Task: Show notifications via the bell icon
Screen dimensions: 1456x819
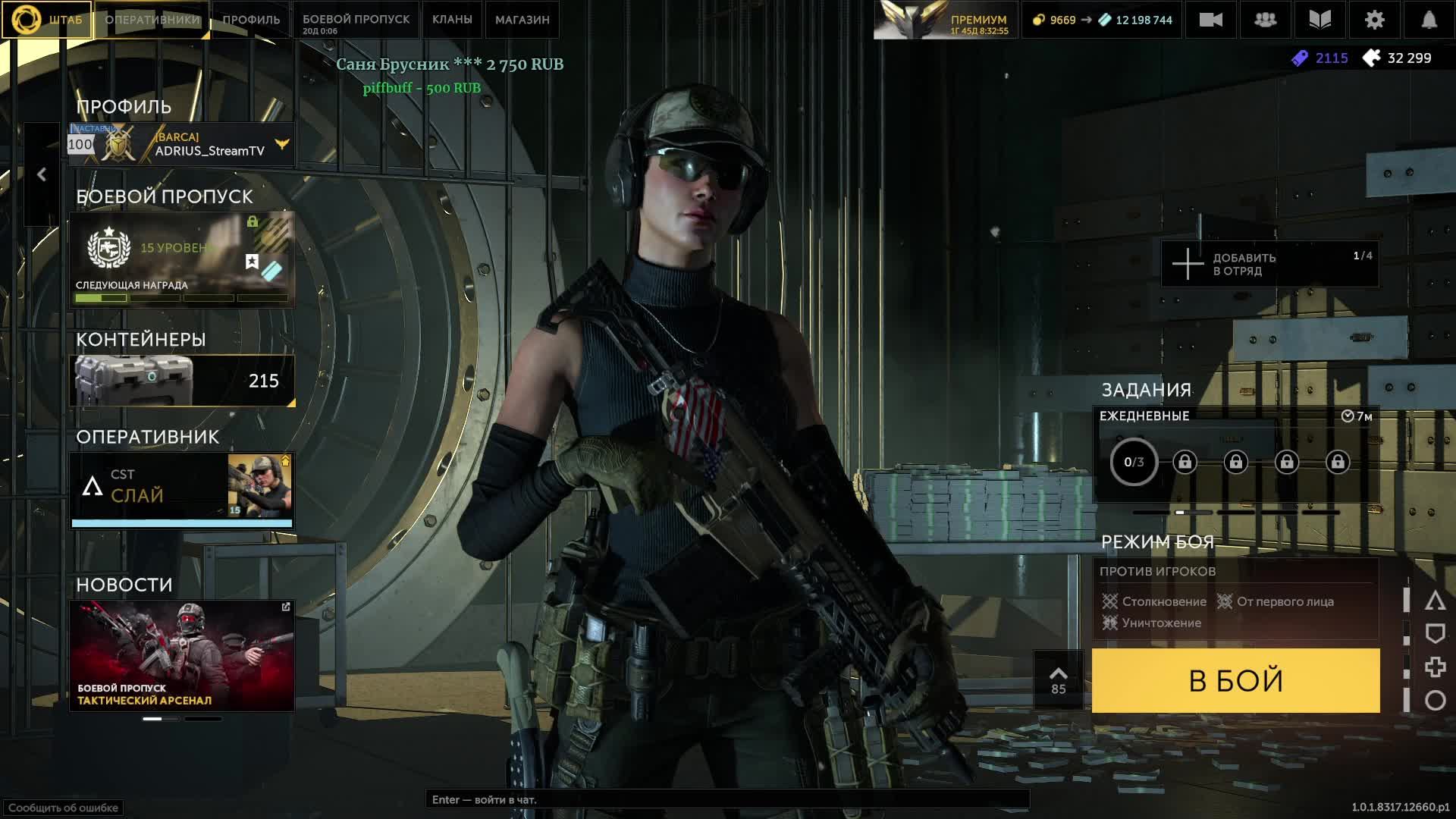Action: click(1429, 20)
